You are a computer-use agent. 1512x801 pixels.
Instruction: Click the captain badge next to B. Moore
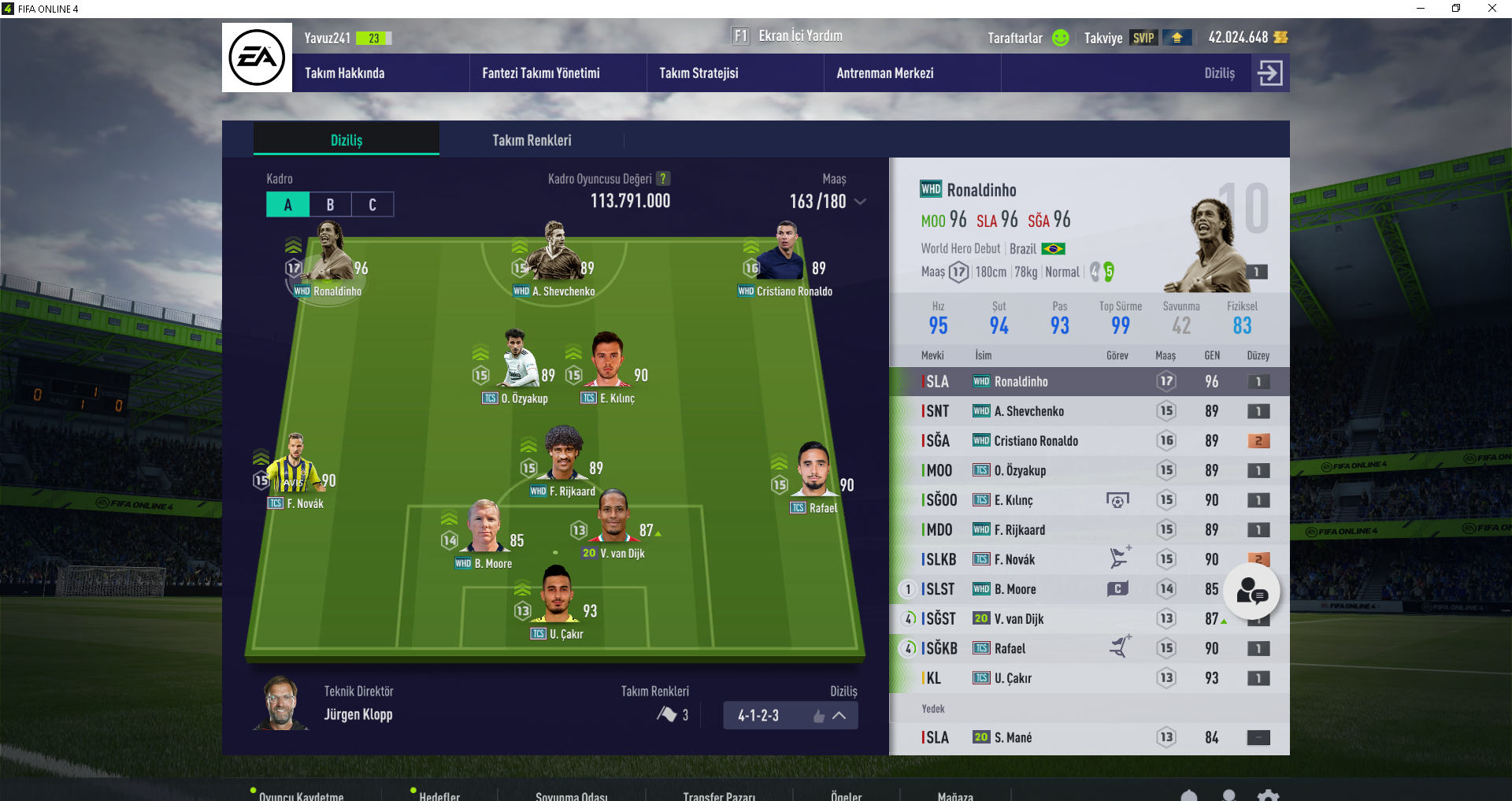(1119, 588)
